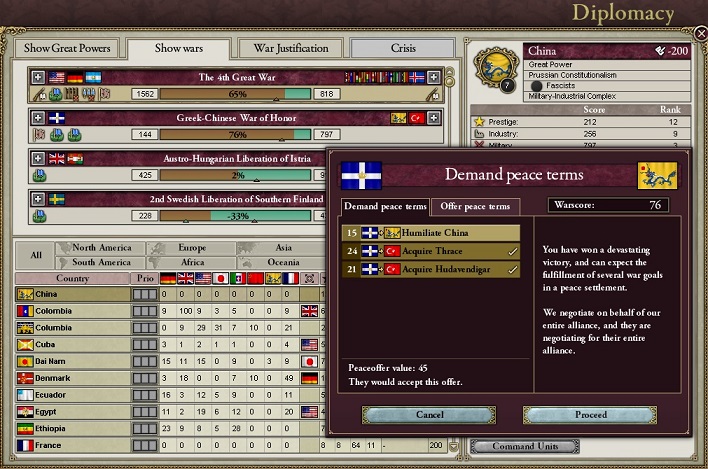Cancel the peace terms dialog

coord(429,414)
